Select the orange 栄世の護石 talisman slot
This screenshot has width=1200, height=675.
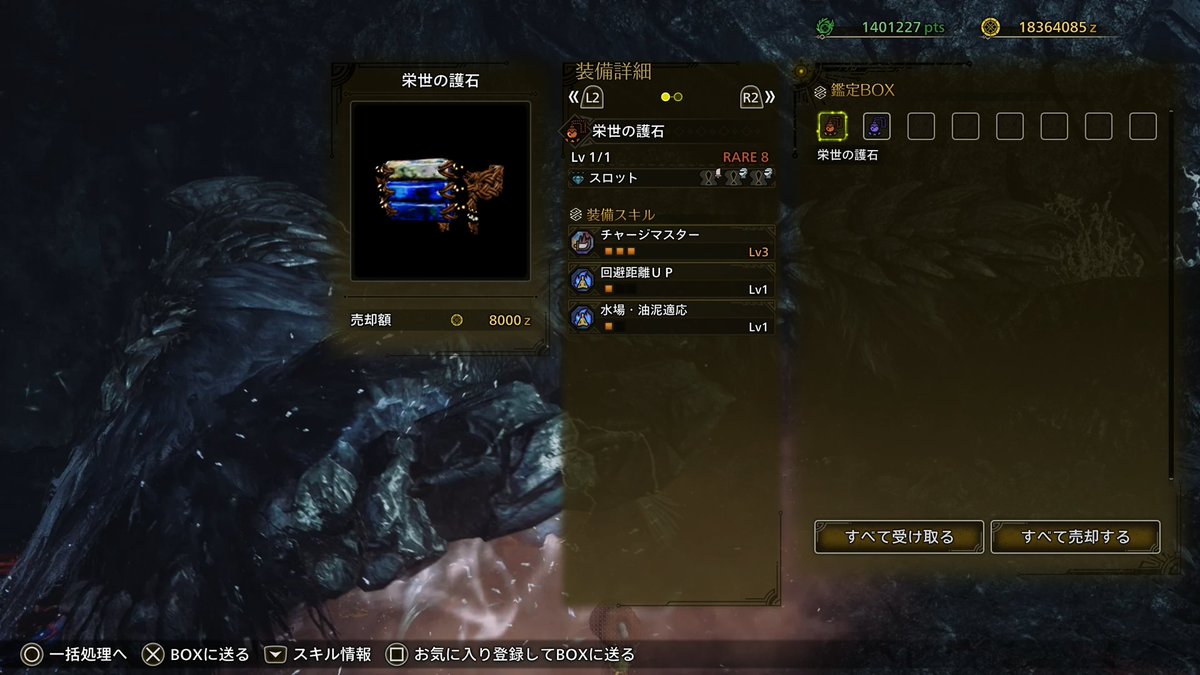(833, 126)
